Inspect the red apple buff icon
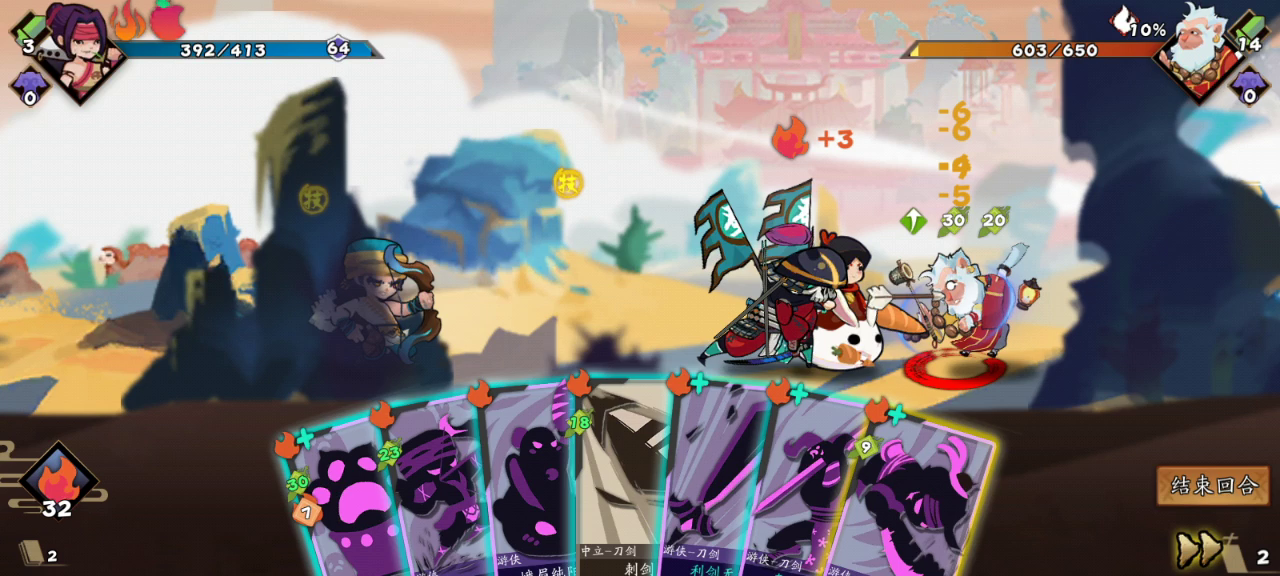1280x576 pixels. [168, 20]
